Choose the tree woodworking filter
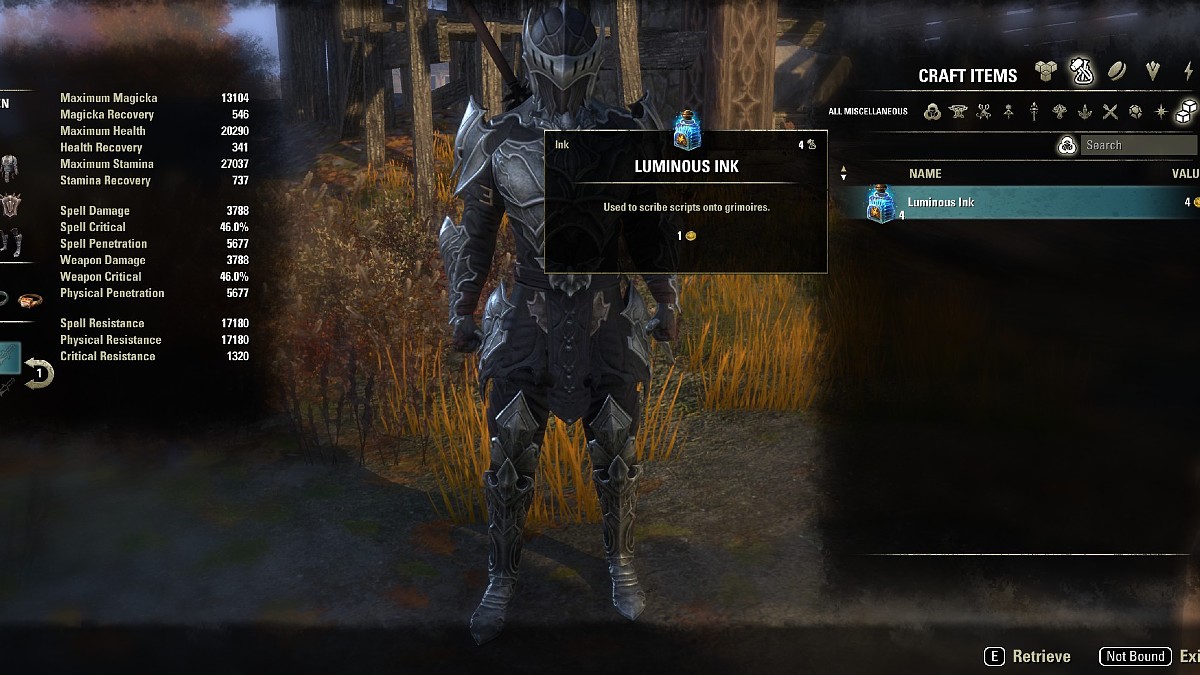This screenshot has height=675, width=1200. tap(1060, 112)
